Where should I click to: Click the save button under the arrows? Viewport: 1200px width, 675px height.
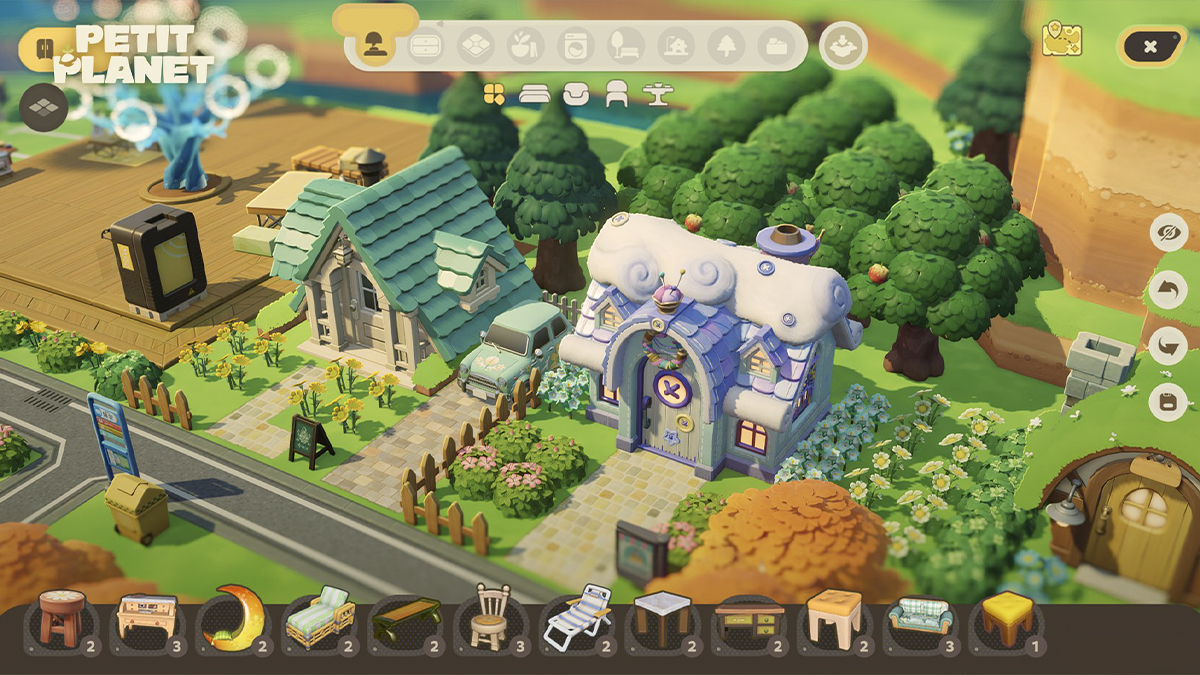1168,401
